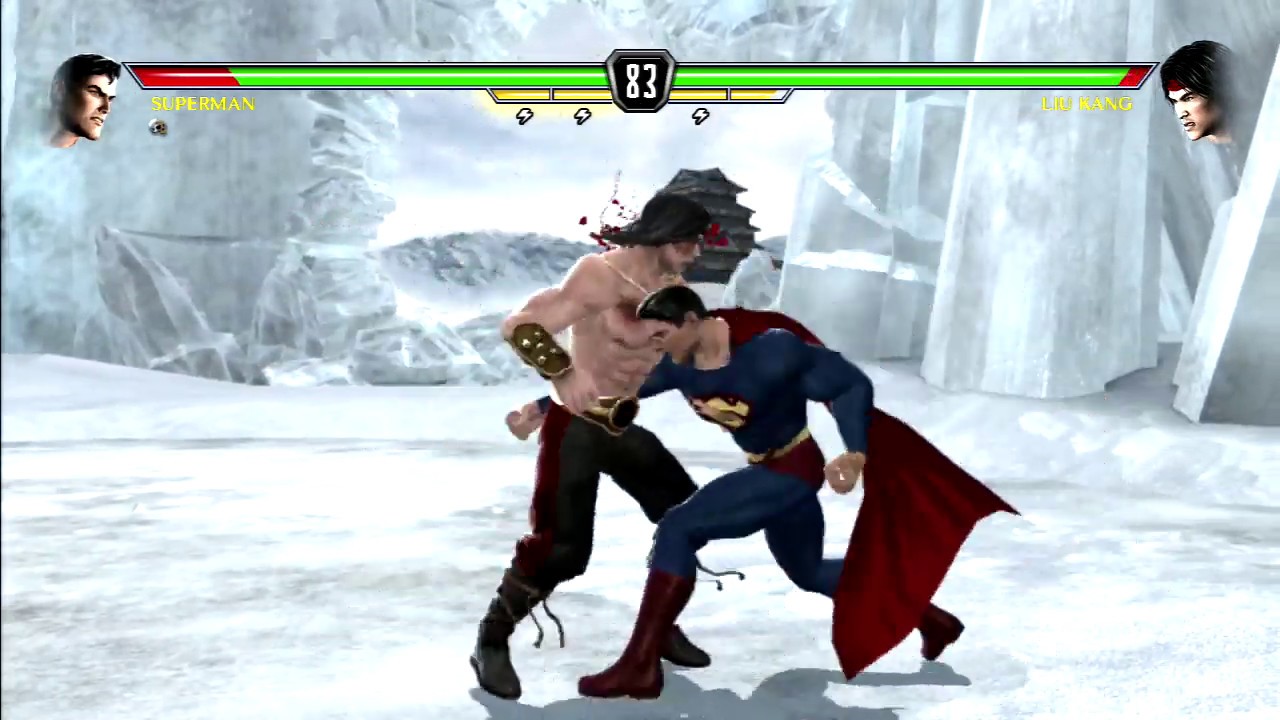The width and height of the screenshot is (1280, 720).
Task: Click the red depleted portion of Superman's health bar
Action: click(180, 75)
